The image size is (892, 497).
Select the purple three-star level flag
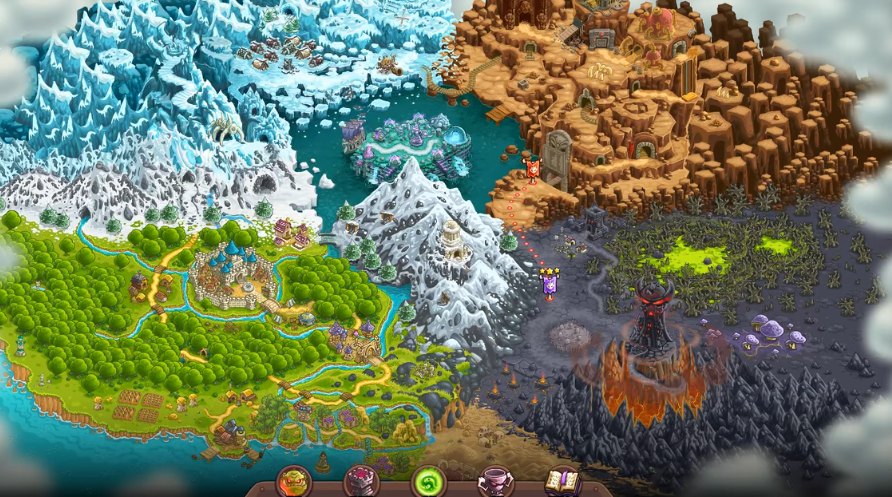tap(549, 284)
